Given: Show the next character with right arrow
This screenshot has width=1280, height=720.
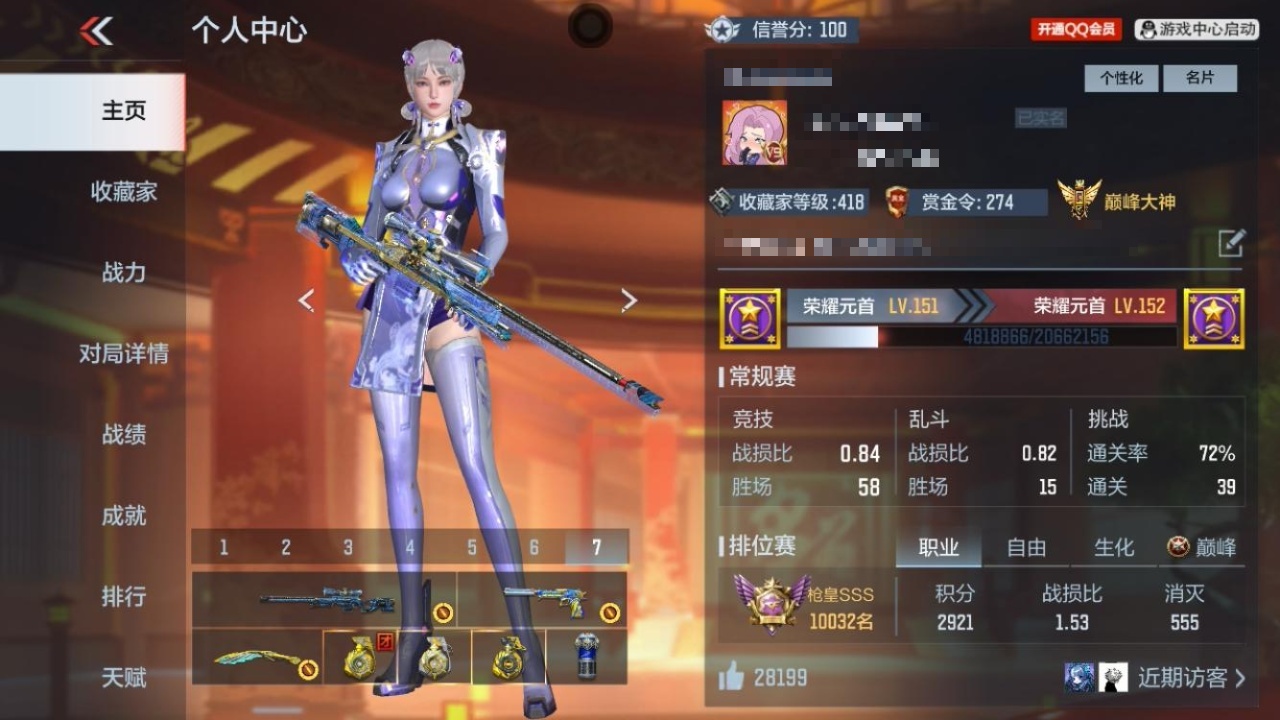Looking at the screenshot, I should pos(629,300).
